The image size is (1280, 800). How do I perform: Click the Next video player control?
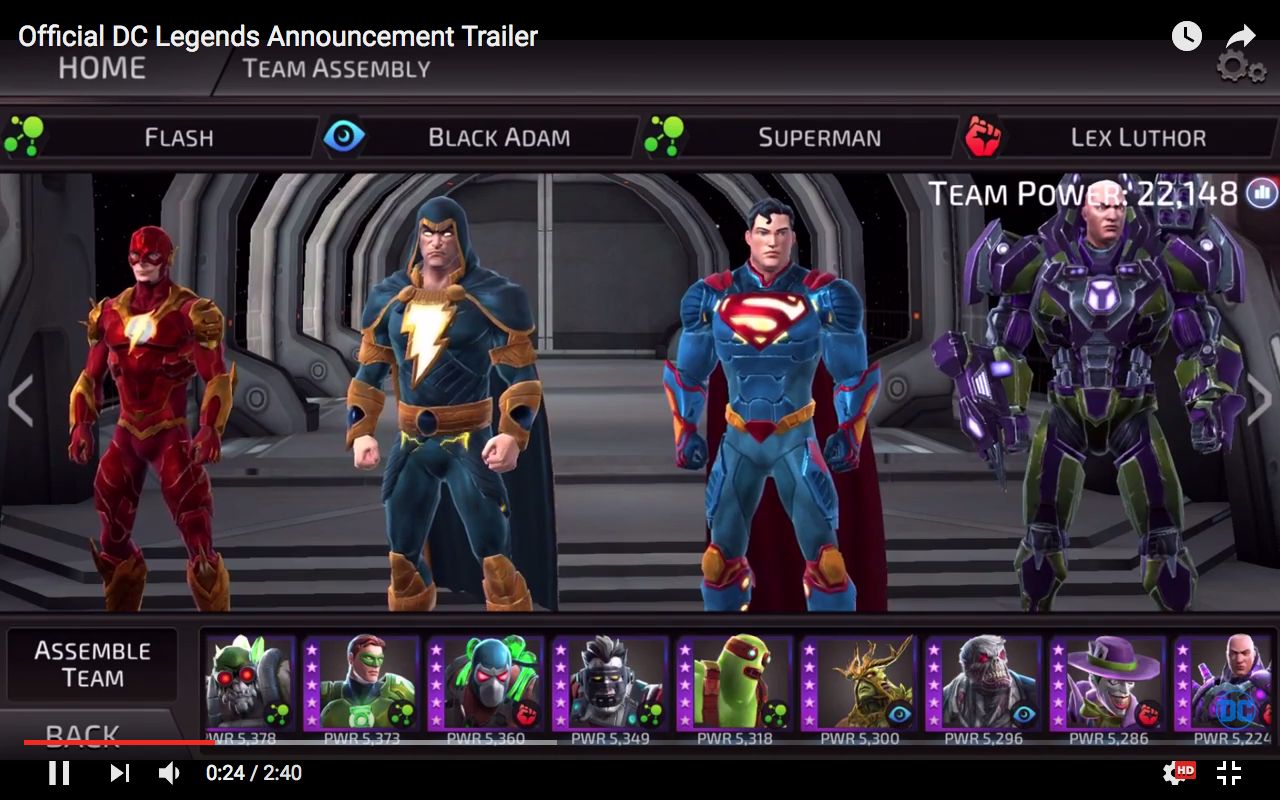coord(119,772)
